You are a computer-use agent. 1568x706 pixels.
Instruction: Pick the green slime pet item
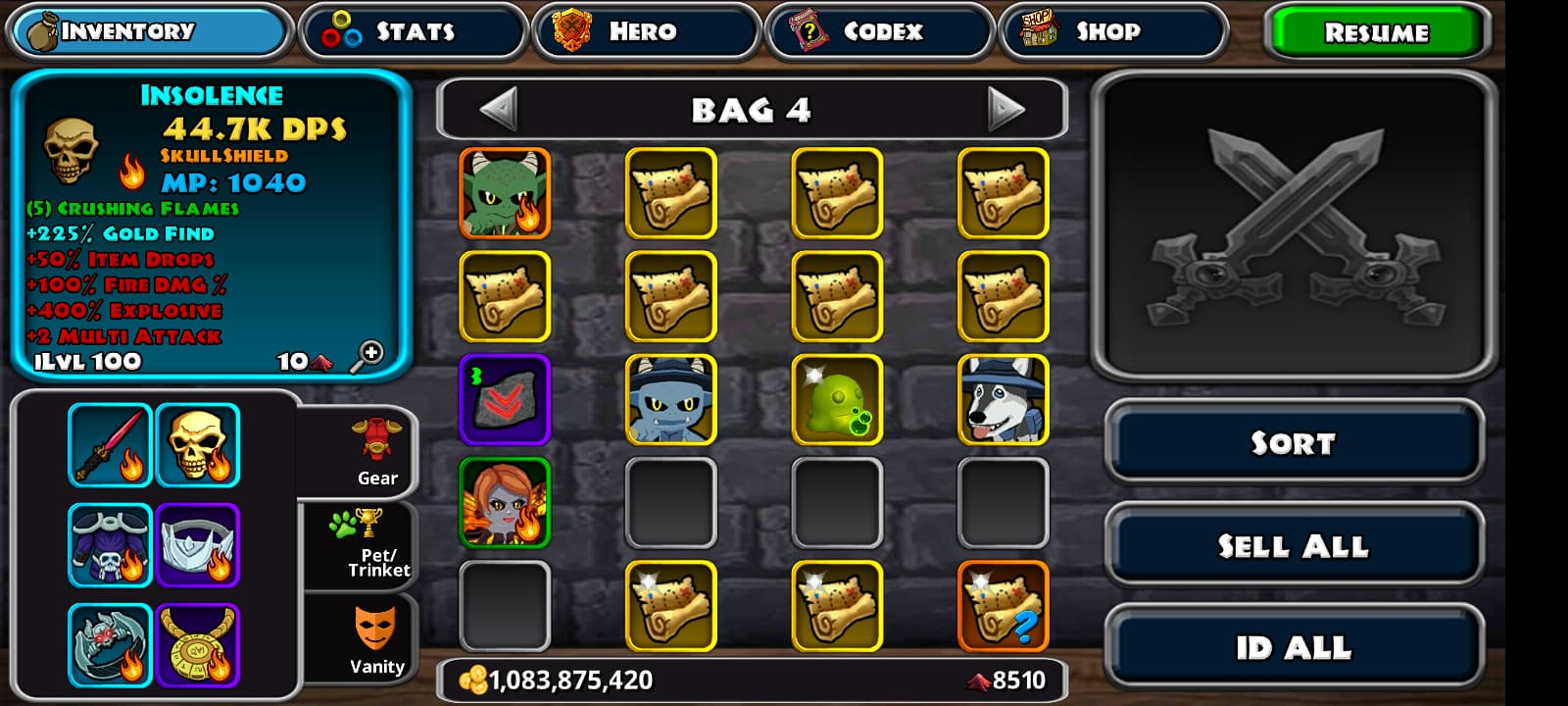tap(837, 399)
